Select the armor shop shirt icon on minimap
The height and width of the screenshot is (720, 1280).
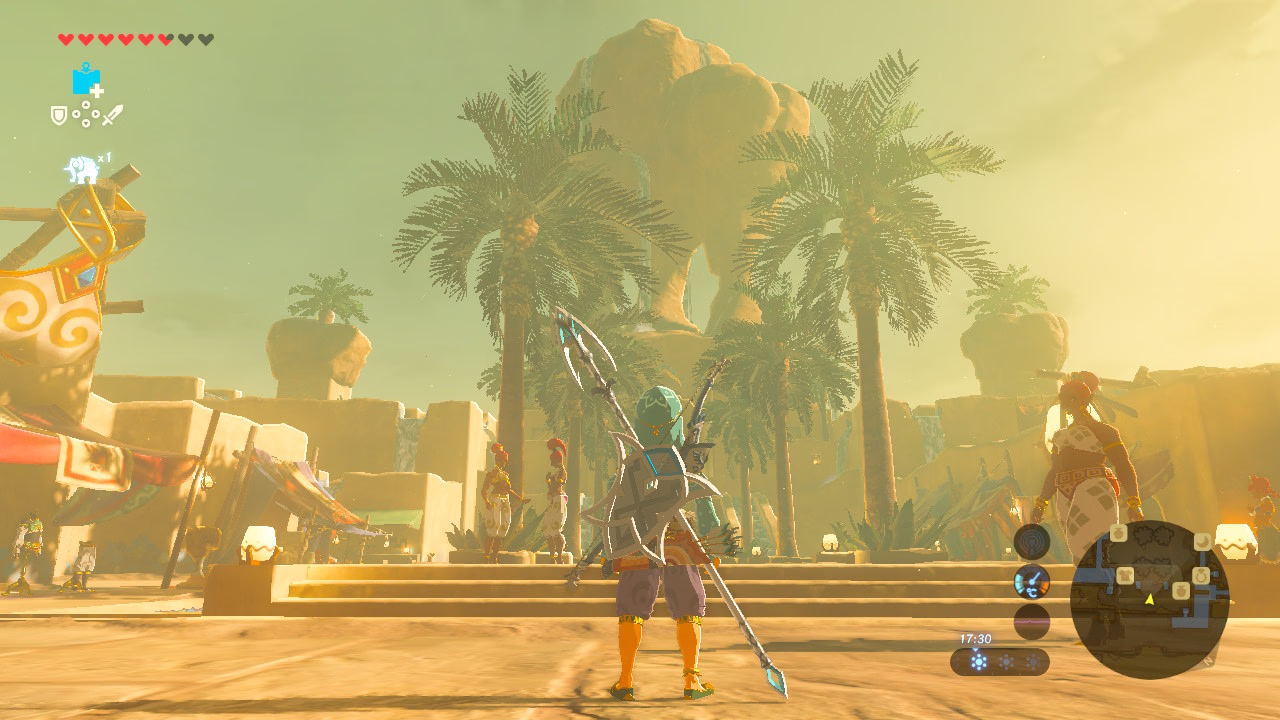pos(1125,574)
